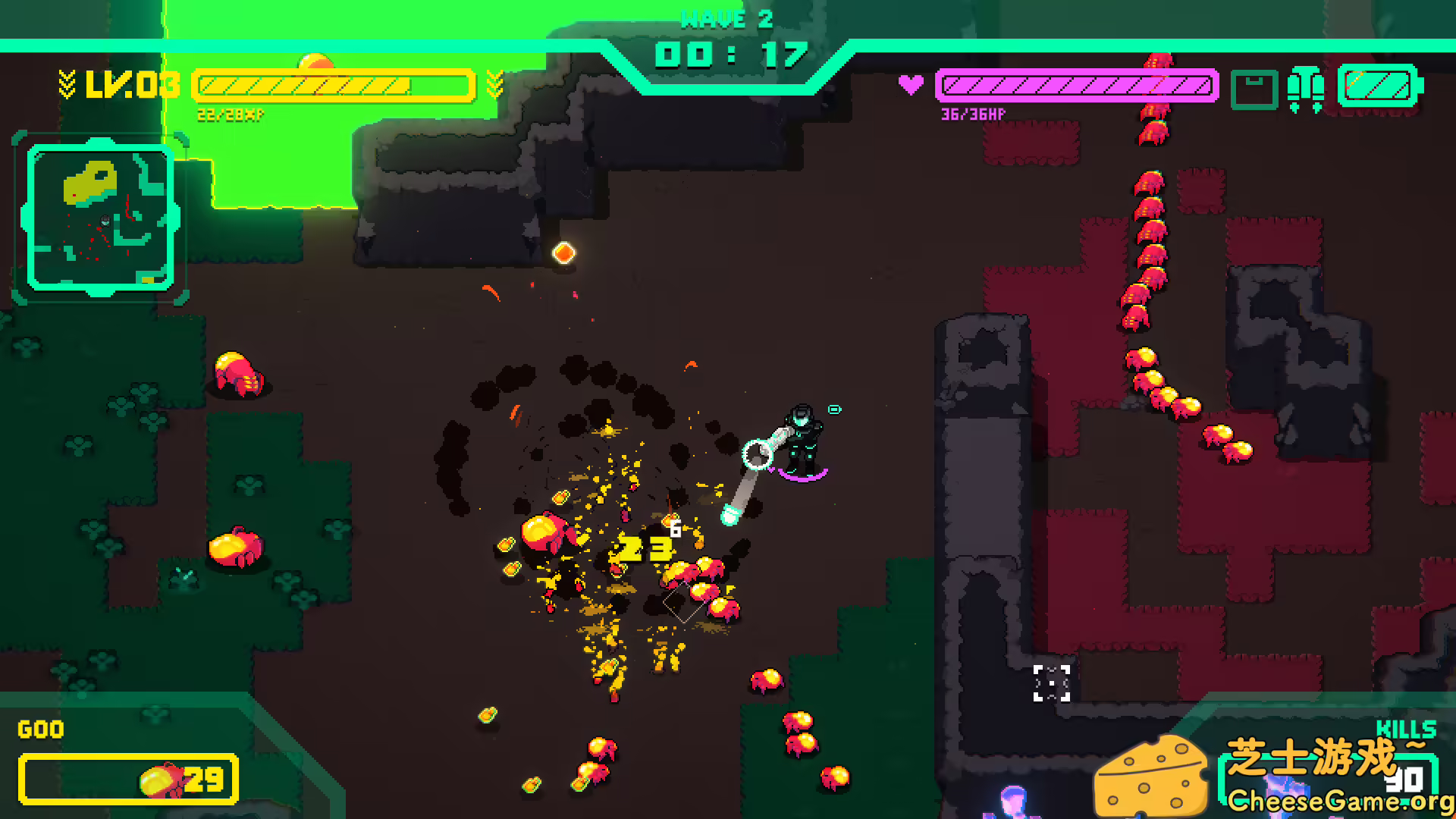
Task: Toggle the LV.03 level indicator
Action: 133,85
